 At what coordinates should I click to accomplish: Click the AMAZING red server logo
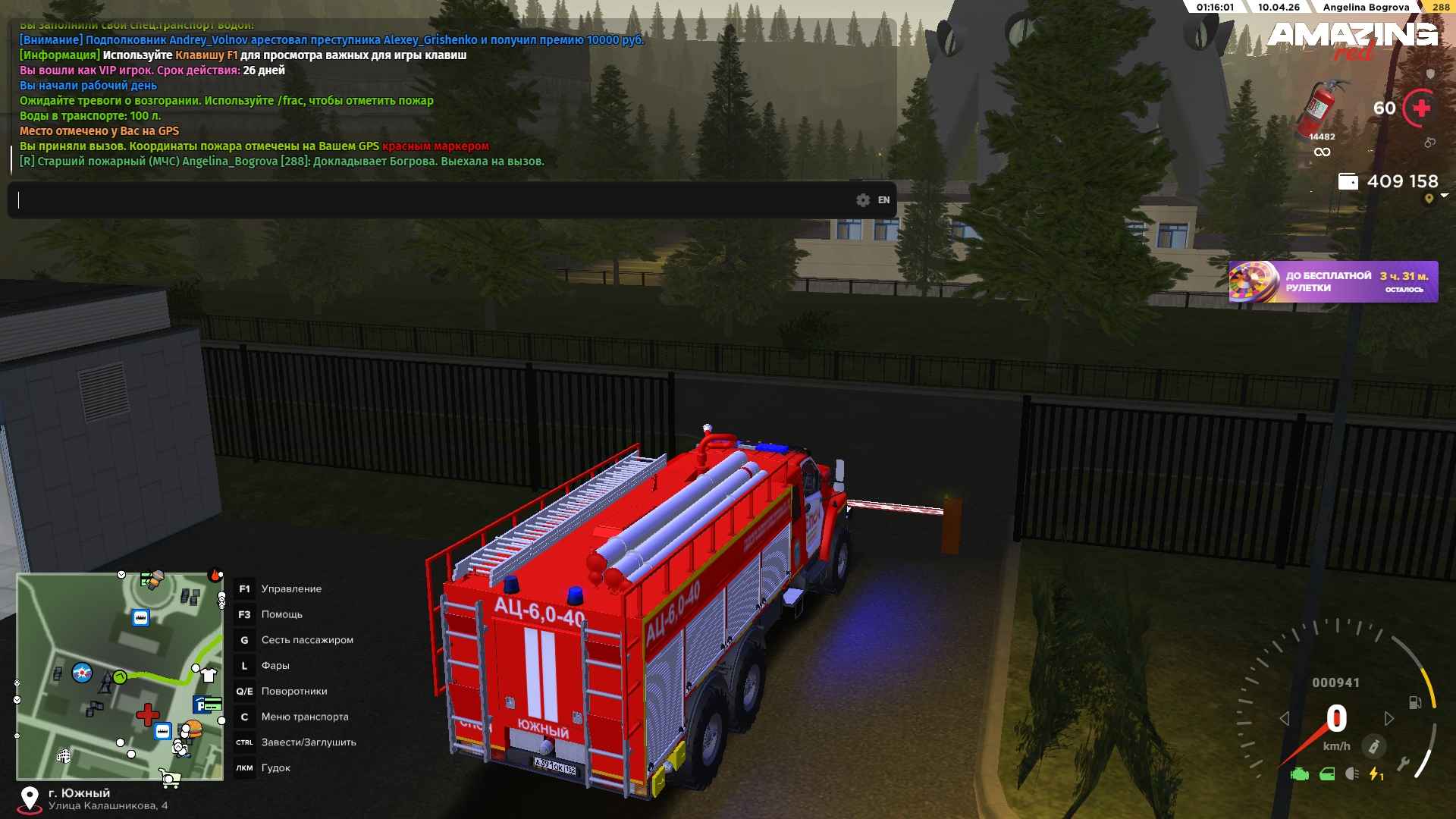point(1352,39)
